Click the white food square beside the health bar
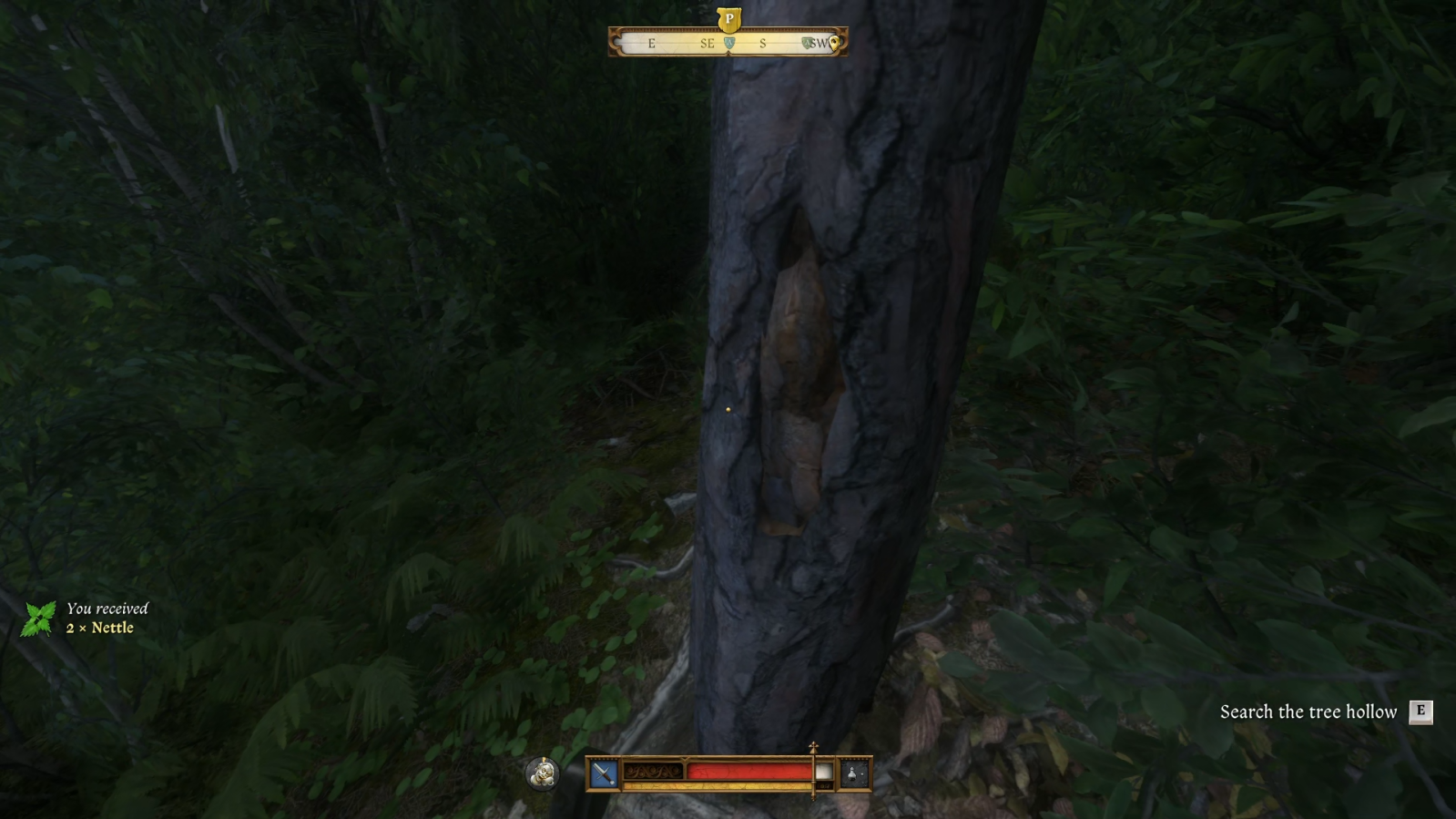 pos(823,771)
